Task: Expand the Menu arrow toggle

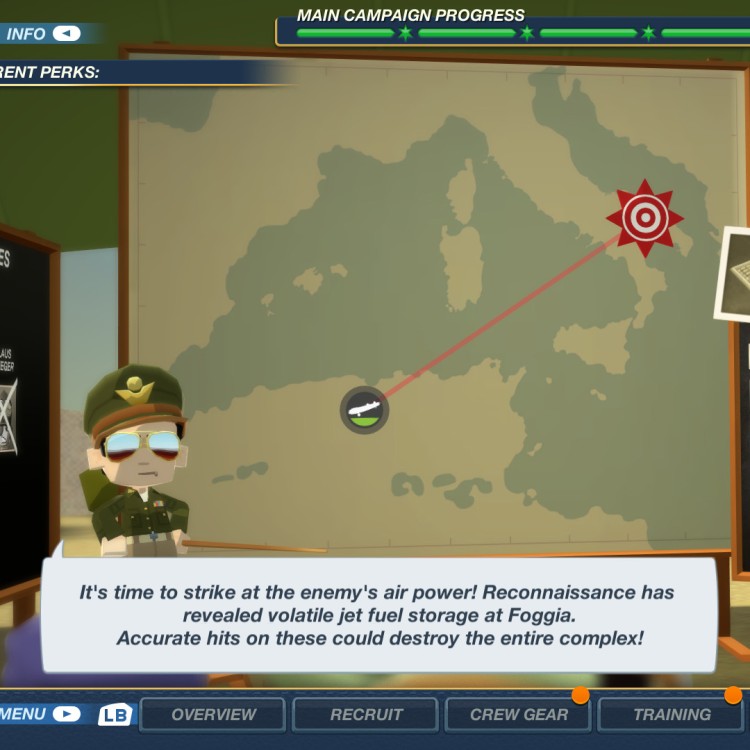Action: [66, 714]
